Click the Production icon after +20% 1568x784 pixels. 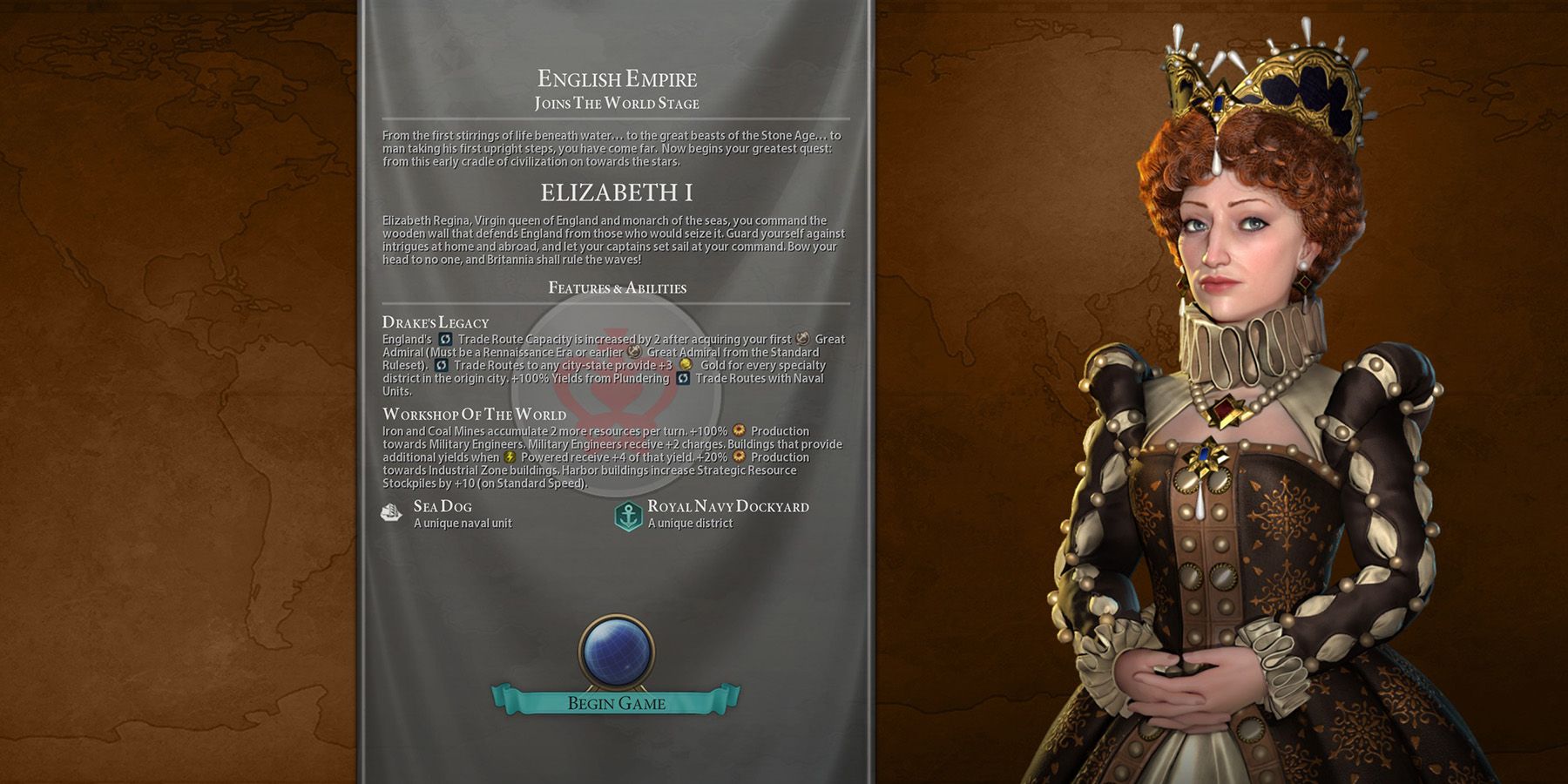(x=738, y=458)
